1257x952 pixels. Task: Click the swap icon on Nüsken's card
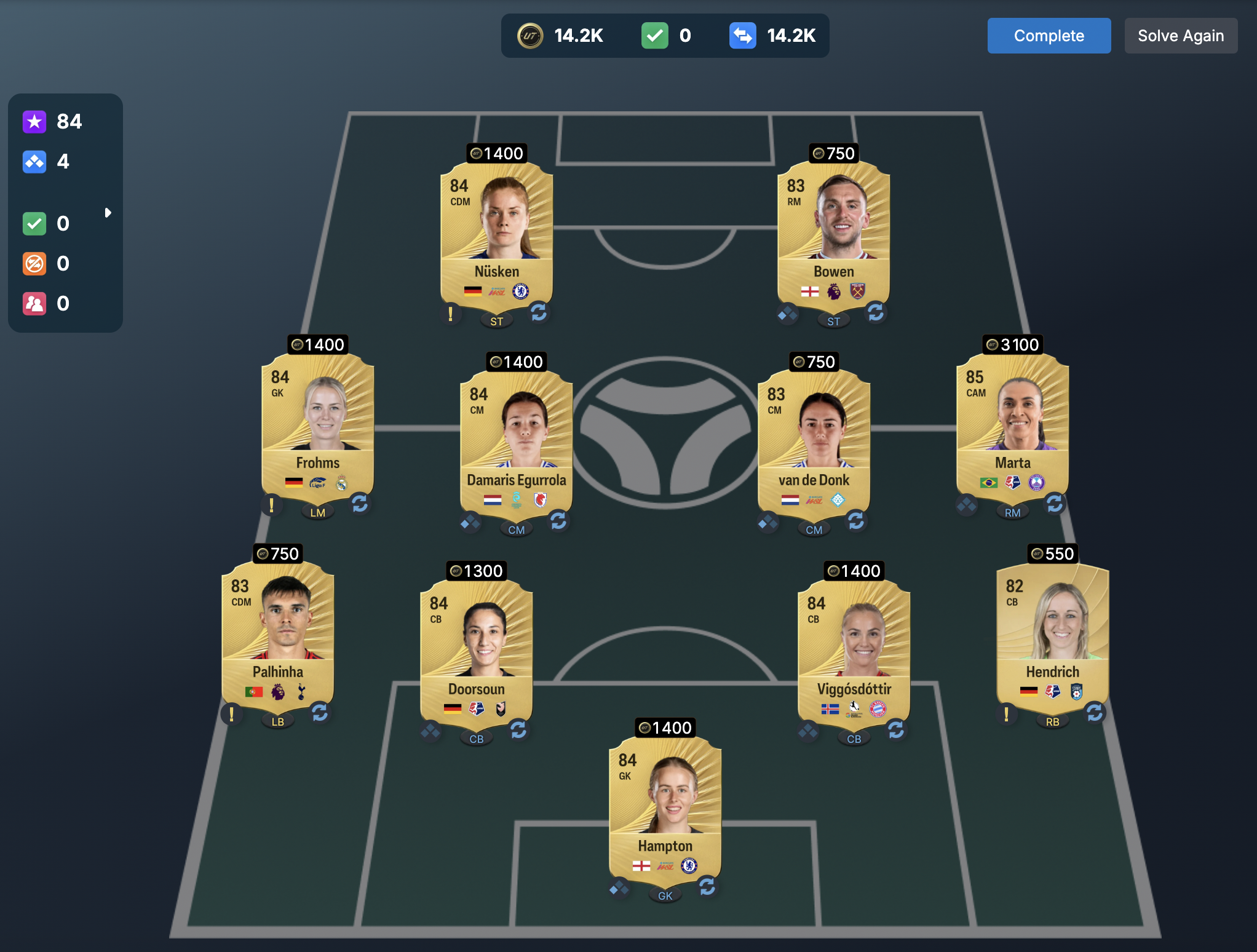coord(539,312)
